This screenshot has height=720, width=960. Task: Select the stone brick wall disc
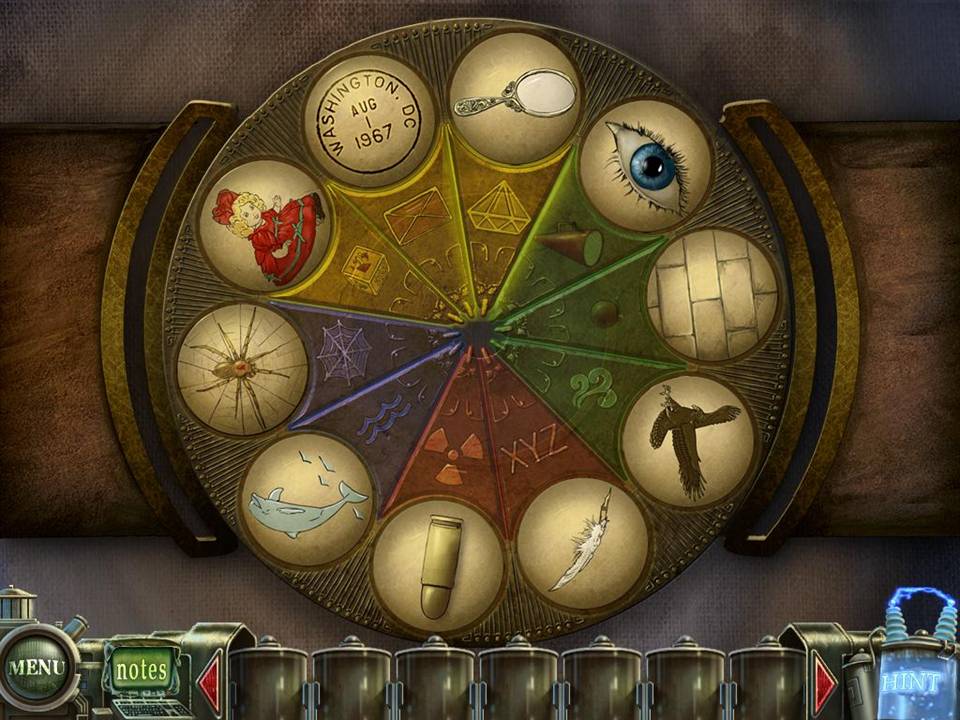713,294
